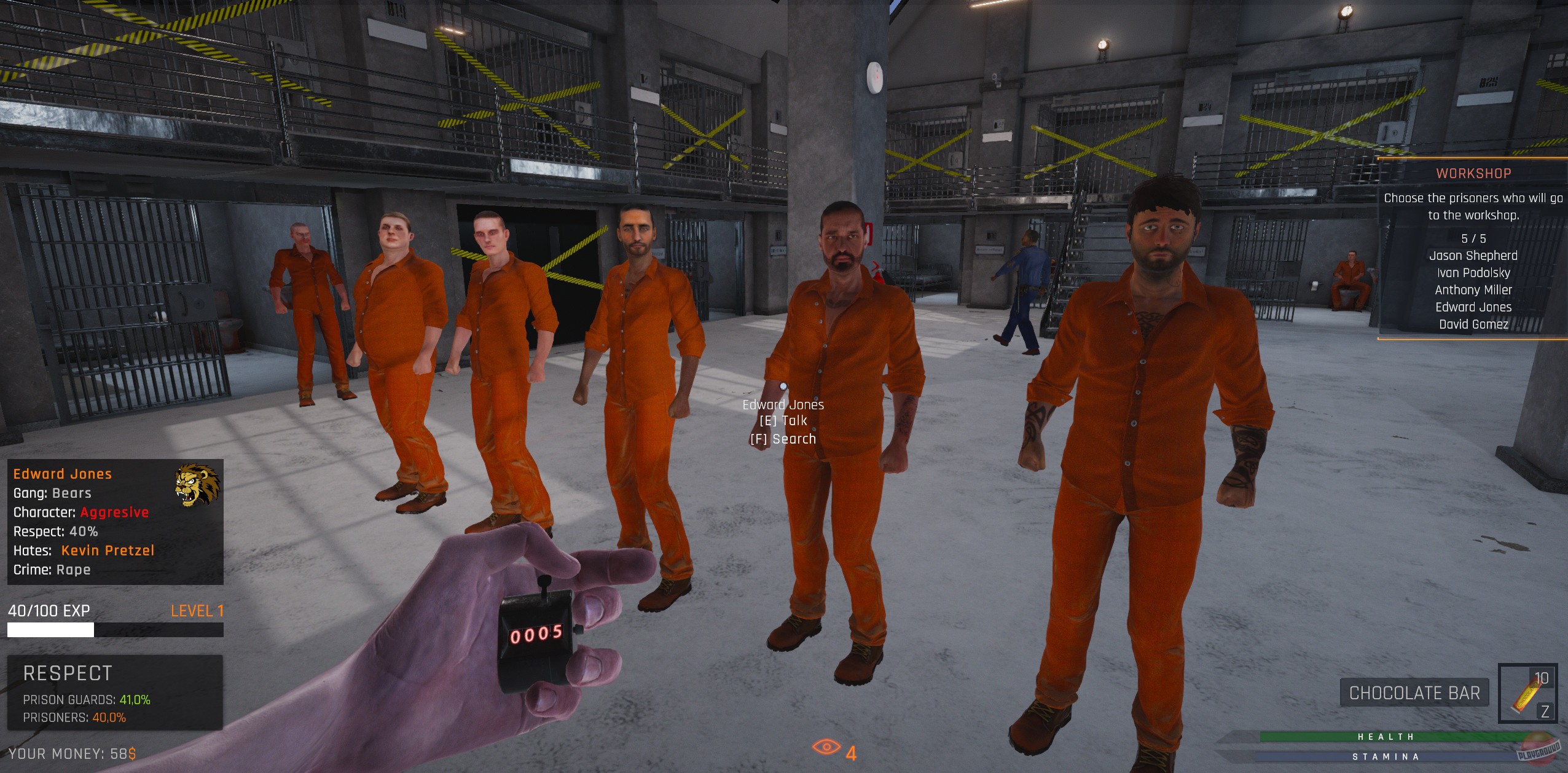Viewport: 1568px width, 773px height.
Task: Click the Playground watermark logo
Action: pyautogui.click(x=1546, y=751)
